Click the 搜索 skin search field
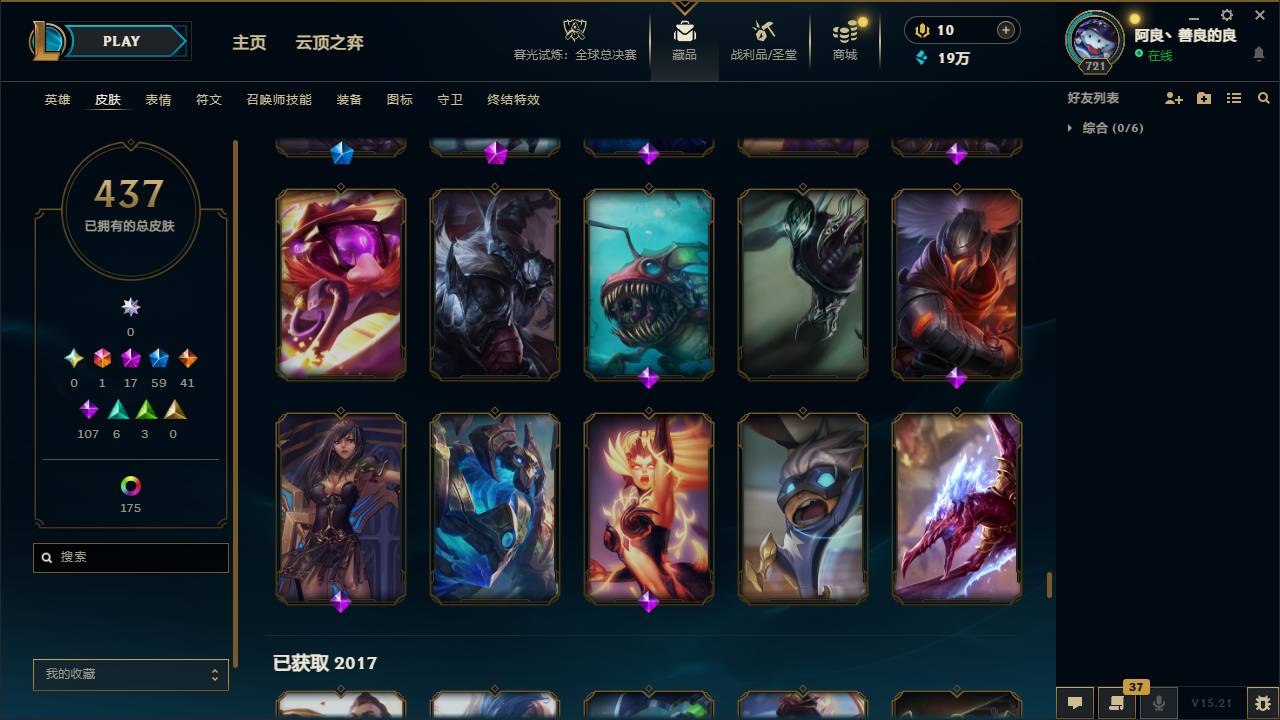Image resolution: width=1280 pixels, height=720 pixels. point(130,557)
